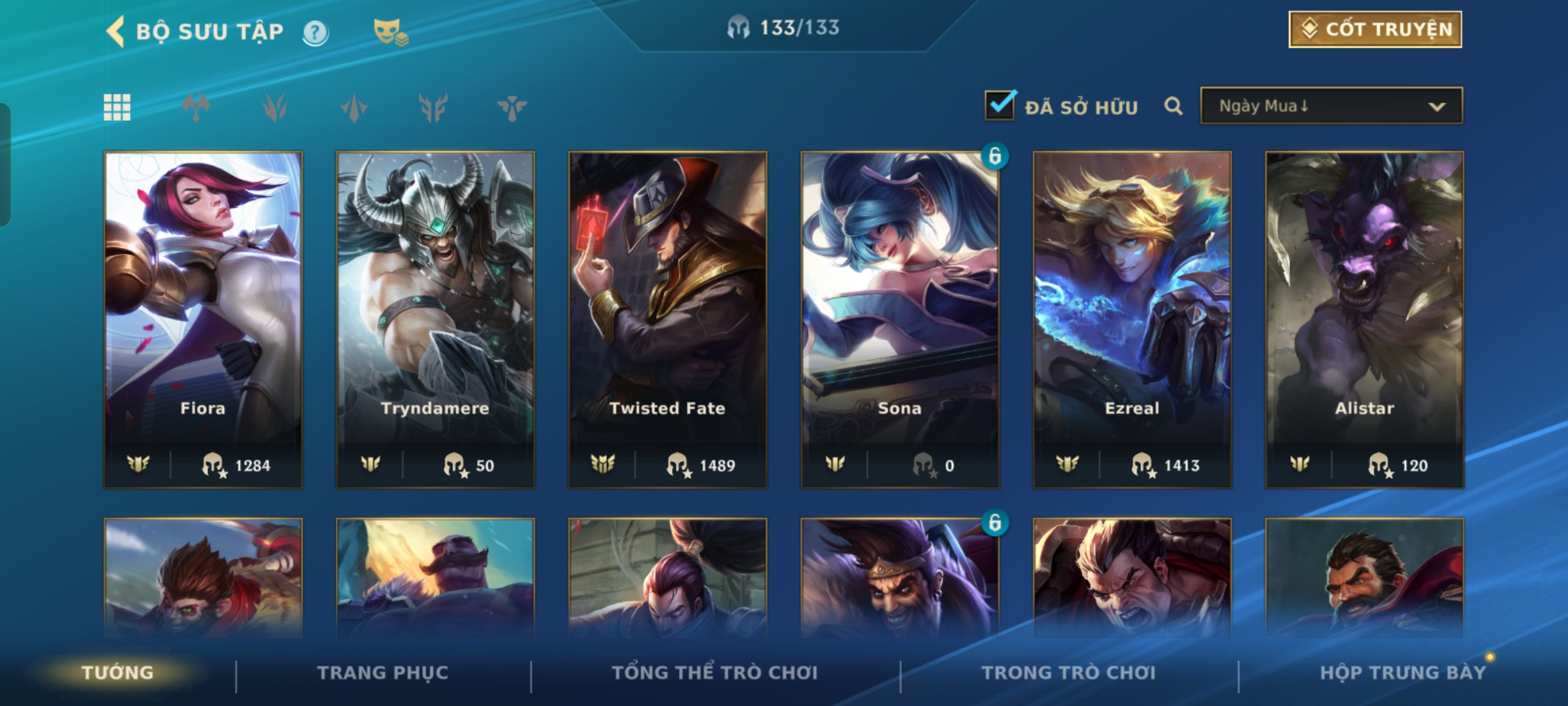Open the Cốt Truyện button
1568x706 pixels.
tap(1375, 29)
